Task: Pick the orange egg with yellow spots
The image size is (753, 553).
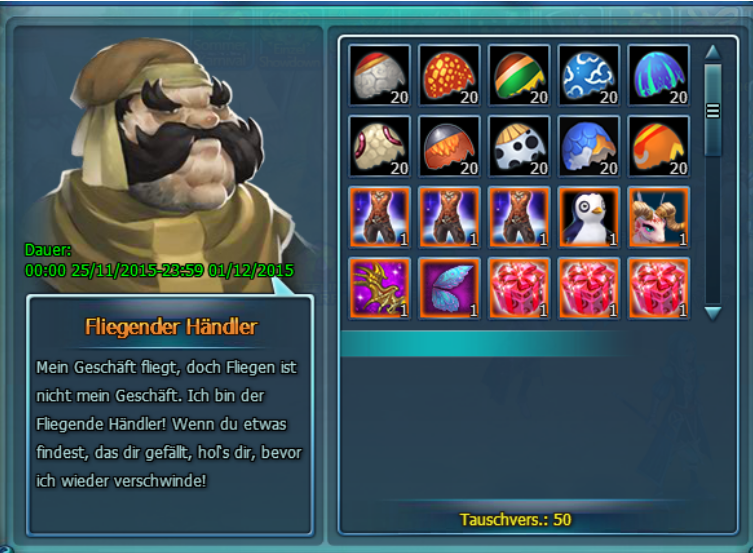Action: pos(449,75)
